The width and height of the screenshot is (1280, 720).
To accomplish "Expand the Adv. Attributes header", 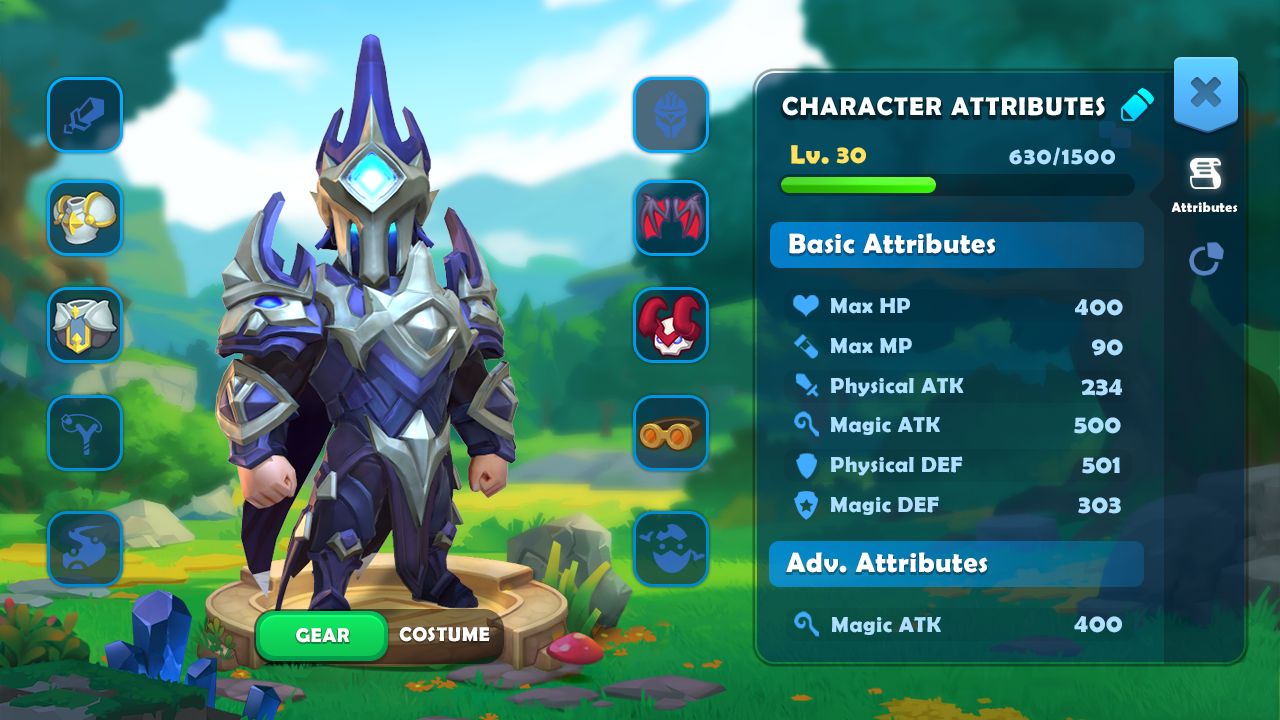I will (956, 564).
